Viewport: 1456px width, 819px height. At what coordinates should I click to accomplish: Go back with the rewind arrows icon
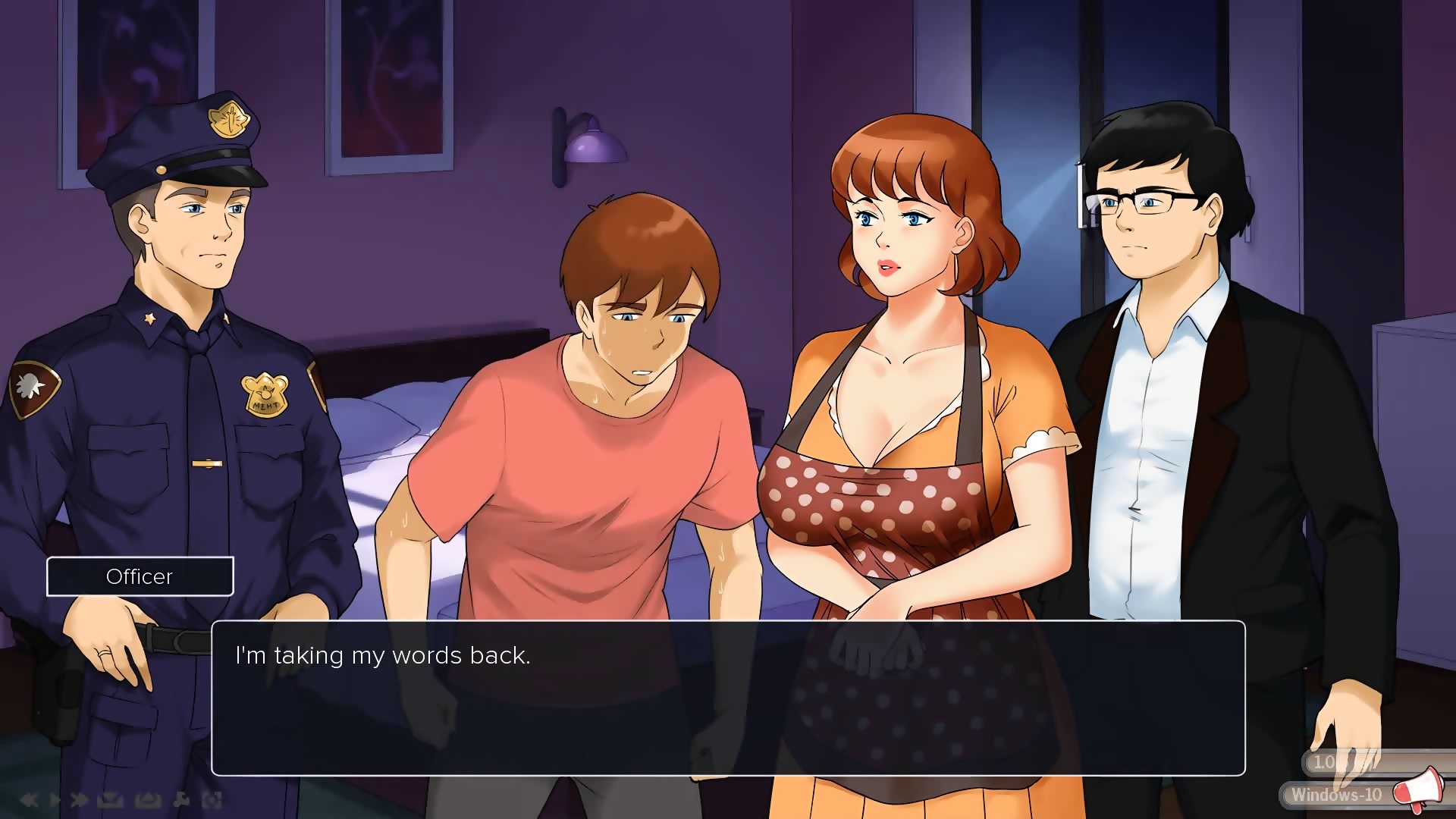click(x=30, y=799)
